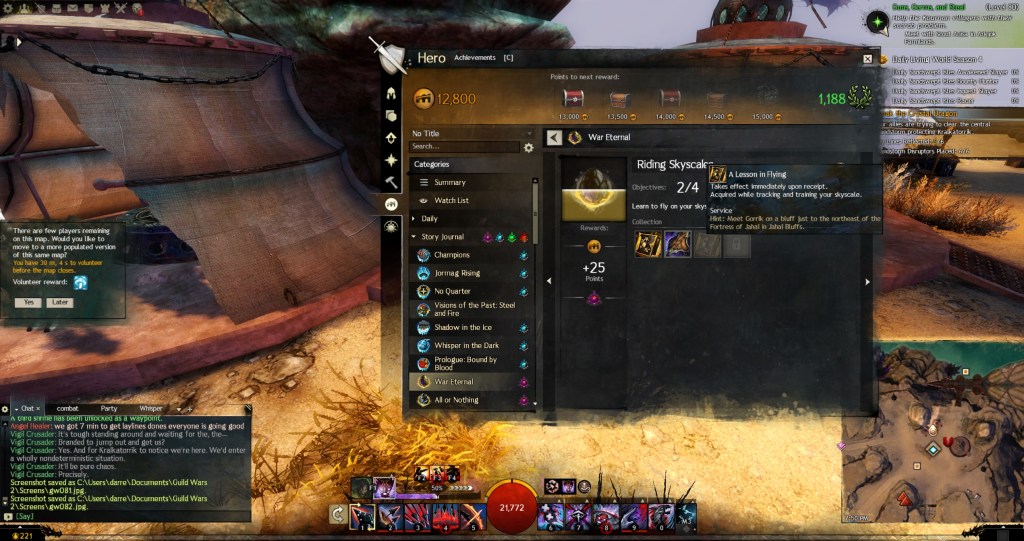The height and width of the screenshot is (541, 1024).
Task: Click the minimap in the corner
Action: click(932, 433)
